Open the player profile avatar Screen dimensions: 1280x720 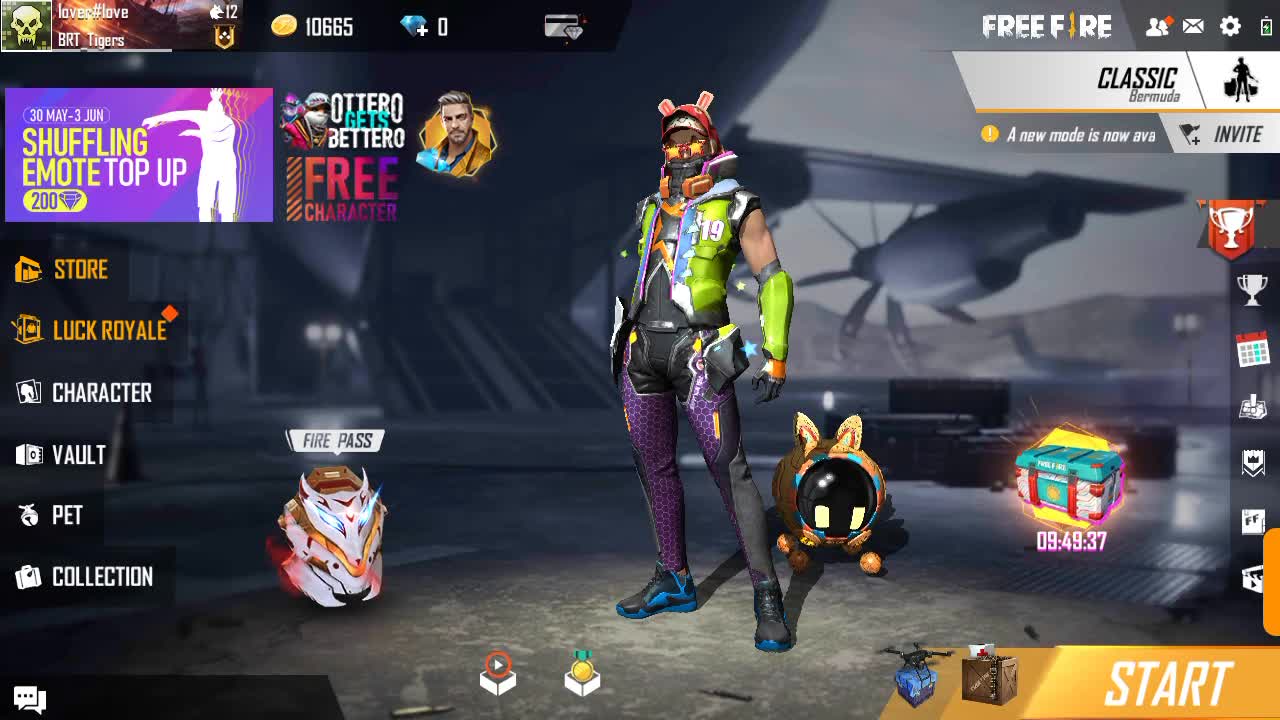click(26, 26)
